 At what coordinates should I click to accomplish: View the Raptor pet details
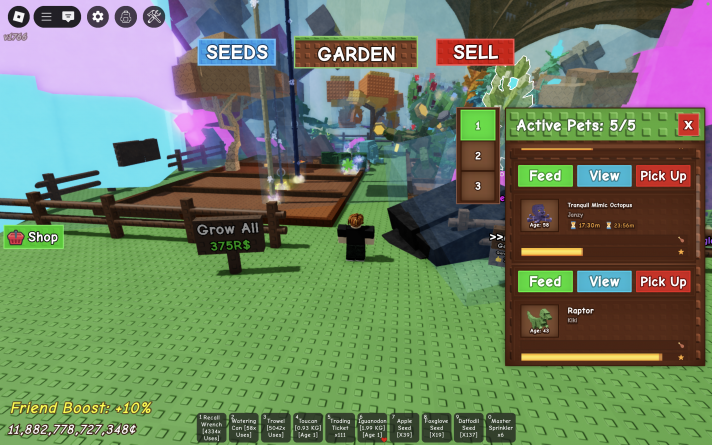[x=604, y=282]
